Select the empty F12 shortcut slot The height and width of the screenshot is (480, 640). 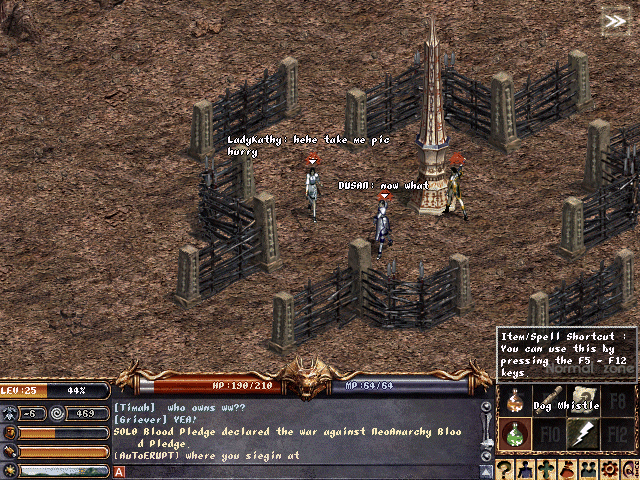point(617,435)
